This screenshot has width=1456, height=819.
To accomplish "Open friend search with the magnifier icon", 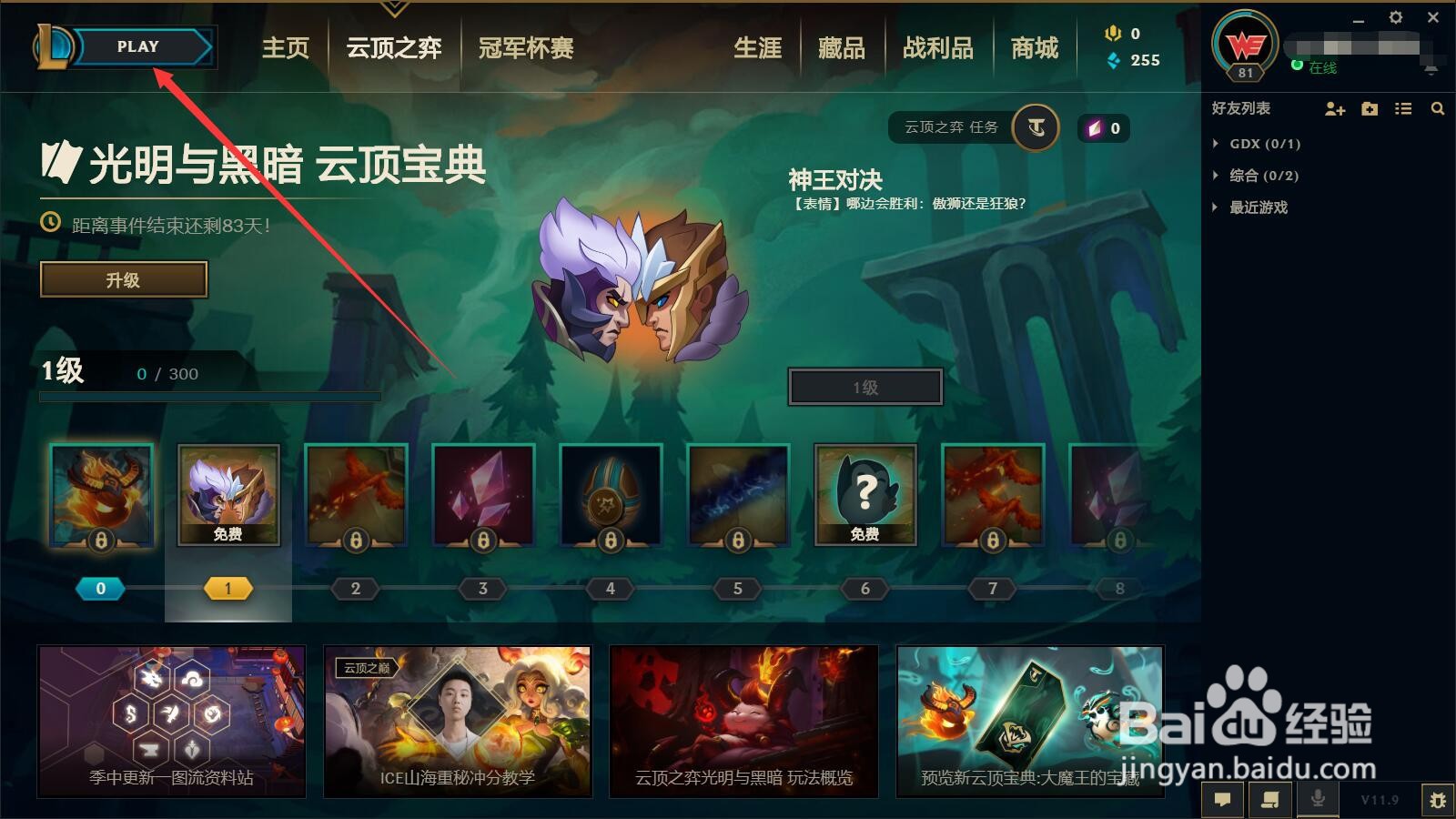I will [1436, 108].
